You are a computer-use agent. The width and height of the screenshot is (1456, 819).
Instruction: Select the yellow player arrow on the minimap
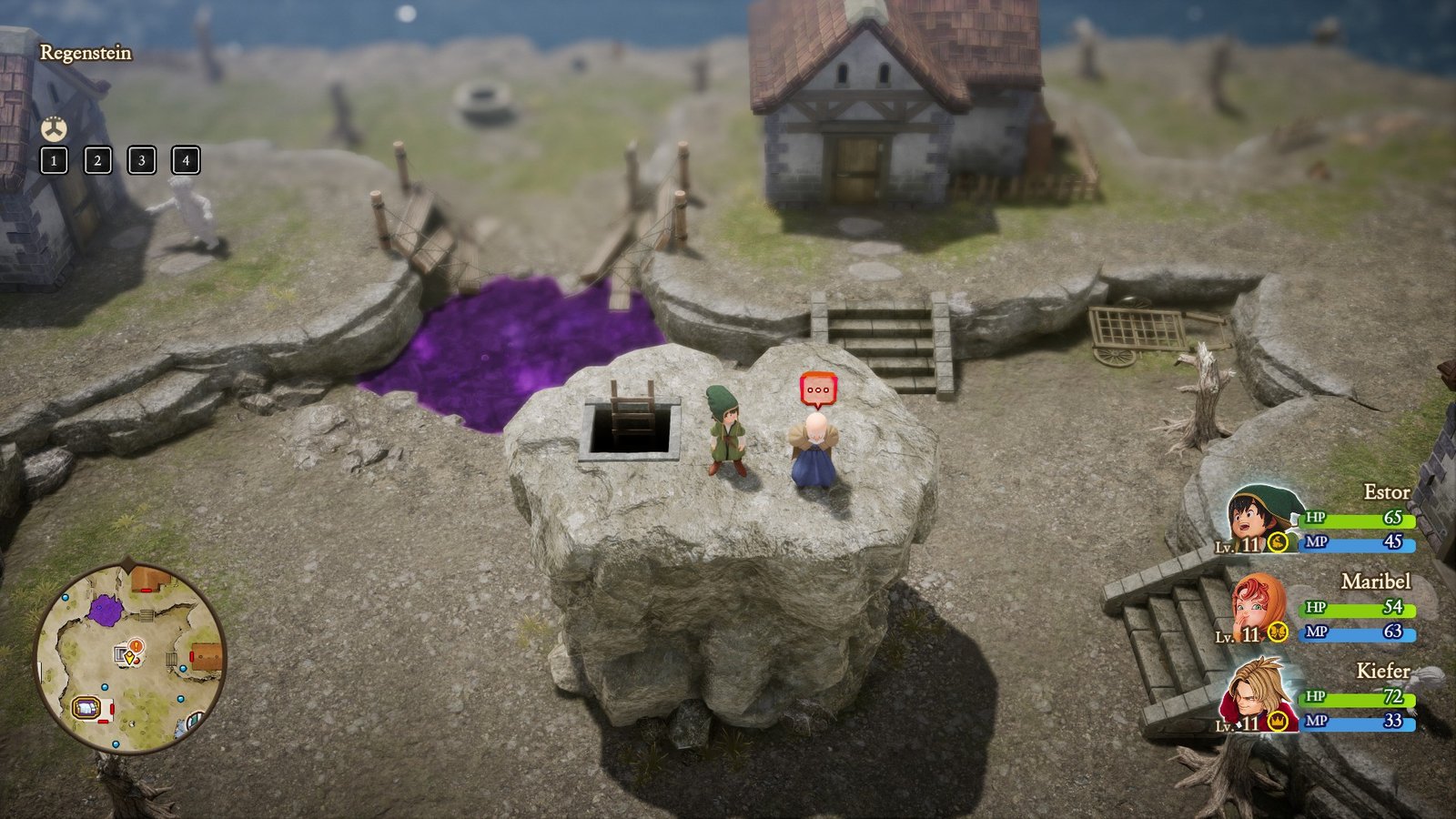point(129,656)
